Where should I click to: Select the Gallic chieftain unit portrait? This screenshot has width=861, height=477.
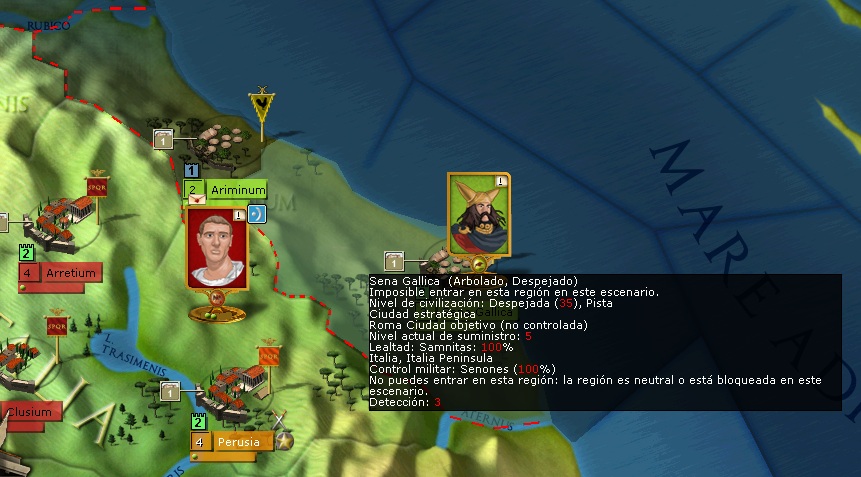tap(478, 214)
